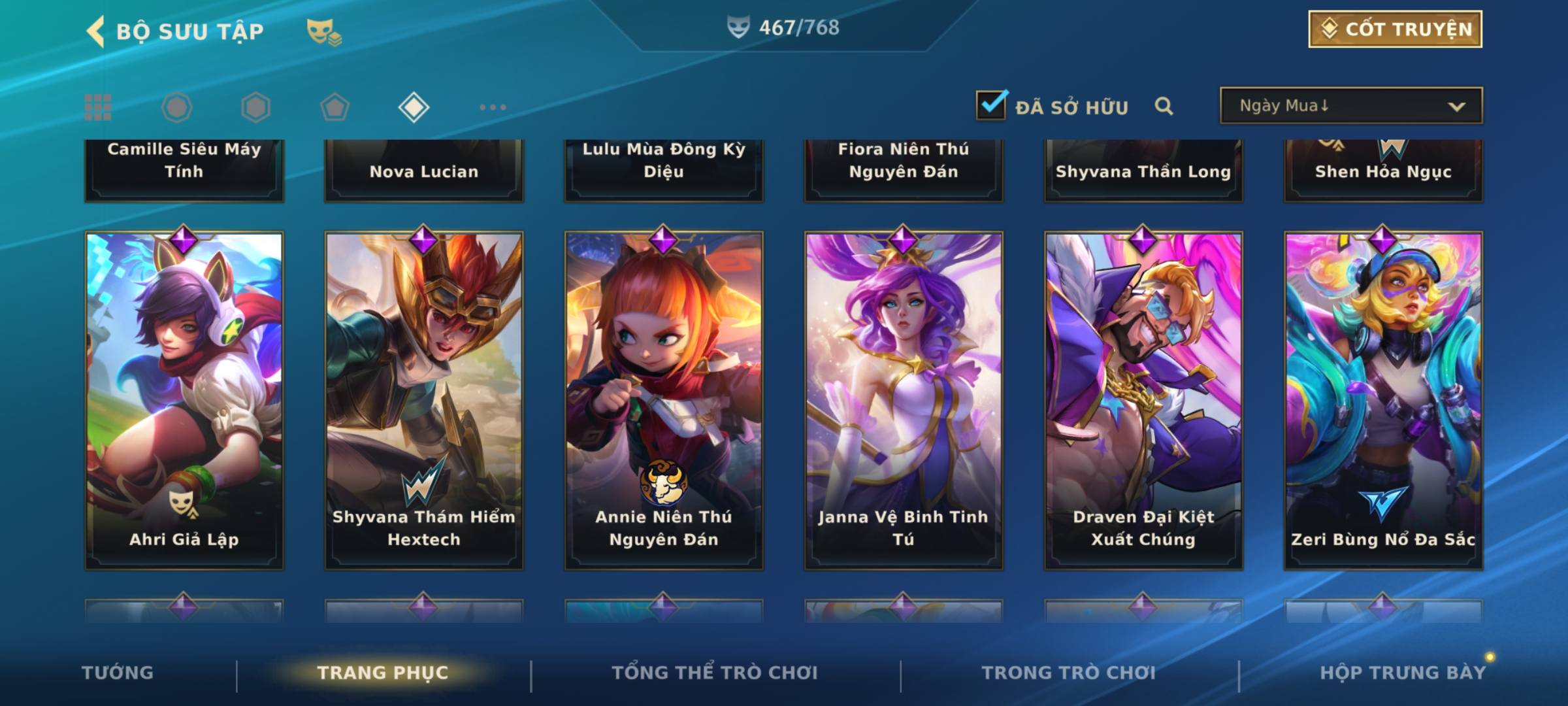This screenshot has height=706, width=1568.
Task: Switch to the Tổng Thể Trò Chơi tab
Action: (715, 673)
